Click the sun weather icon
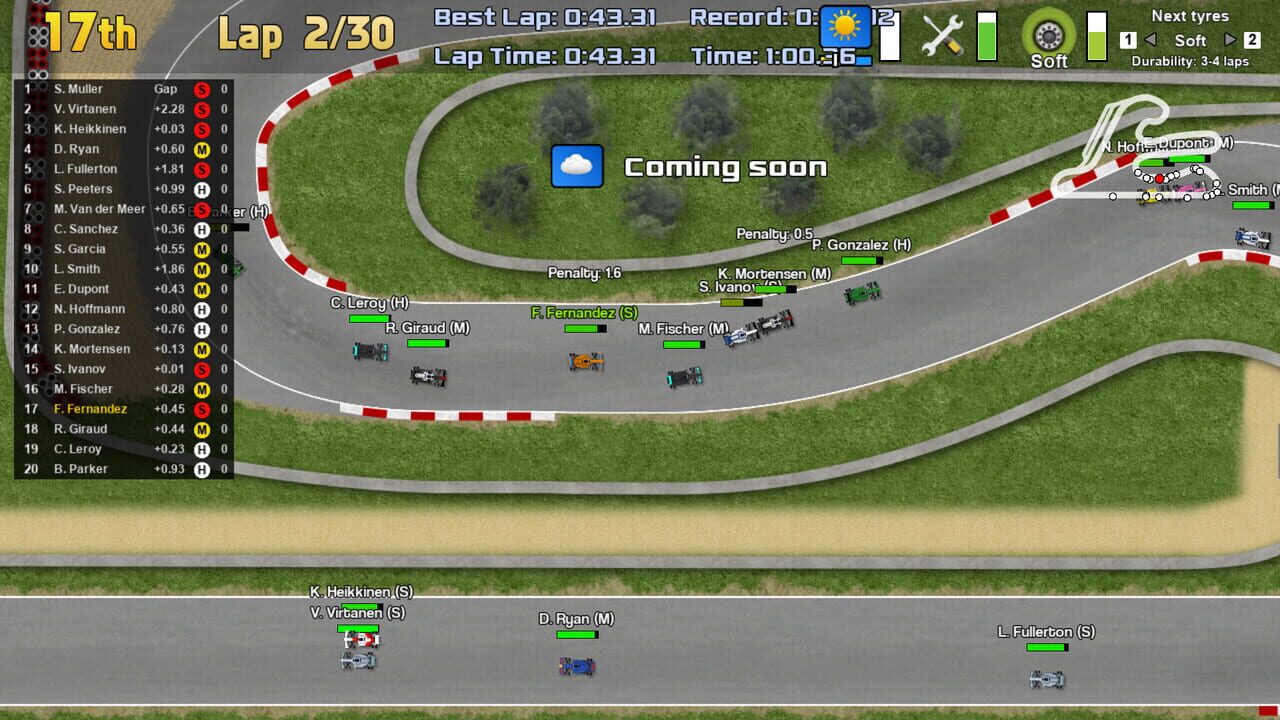This screenshot has height=720, width=1280. [843, 27]
